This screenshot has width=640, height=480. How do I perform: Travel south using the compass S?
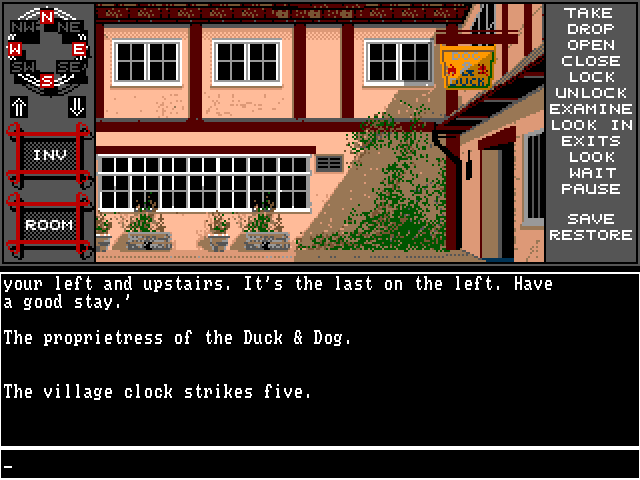47,80
